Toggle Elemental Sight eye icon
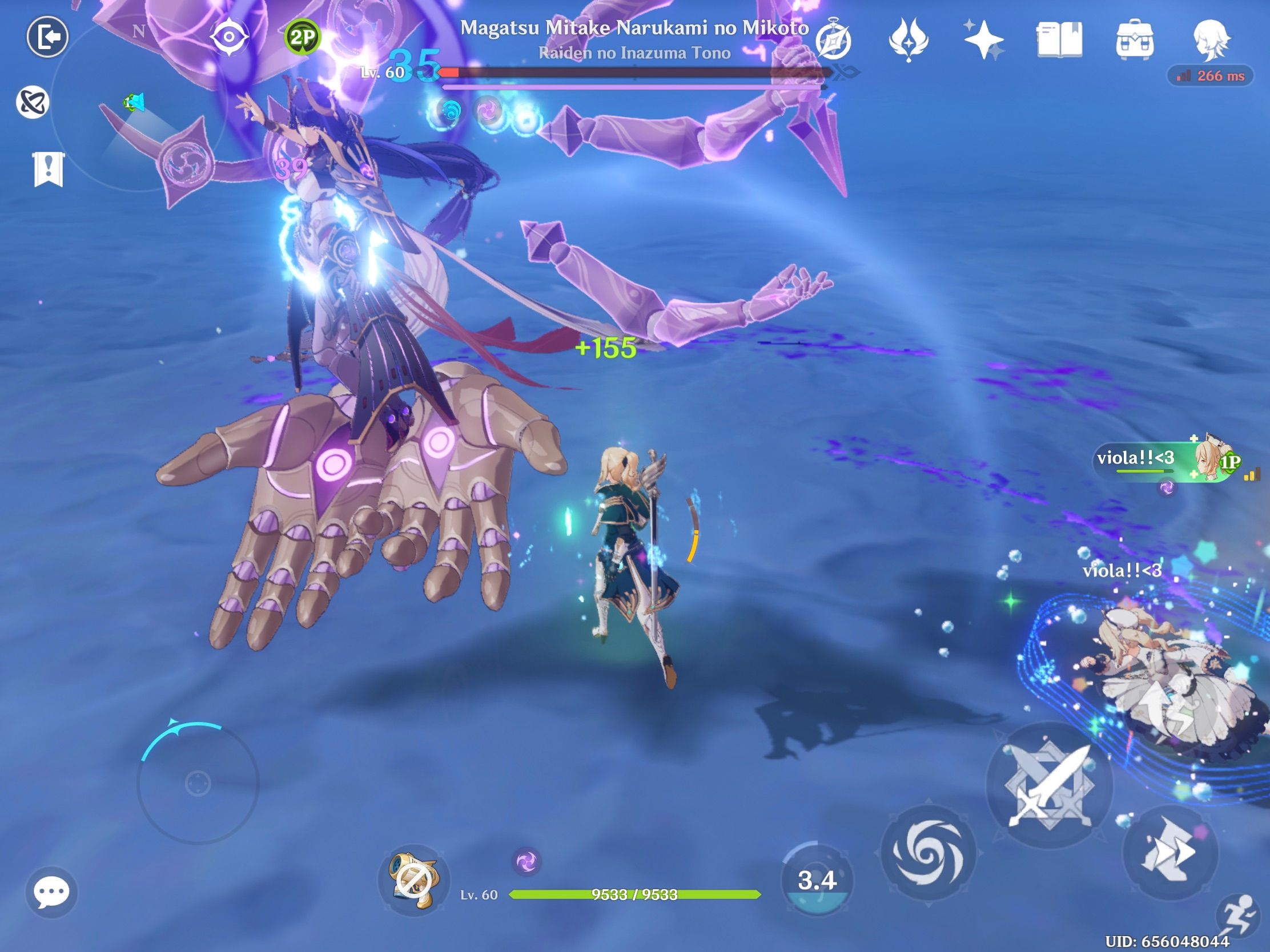 [231, 35]
